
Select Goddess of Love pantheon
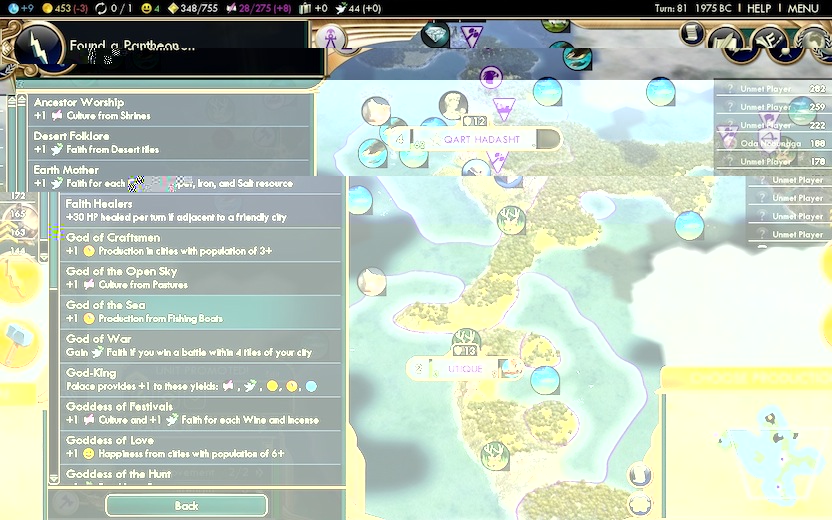coord(200,447)
